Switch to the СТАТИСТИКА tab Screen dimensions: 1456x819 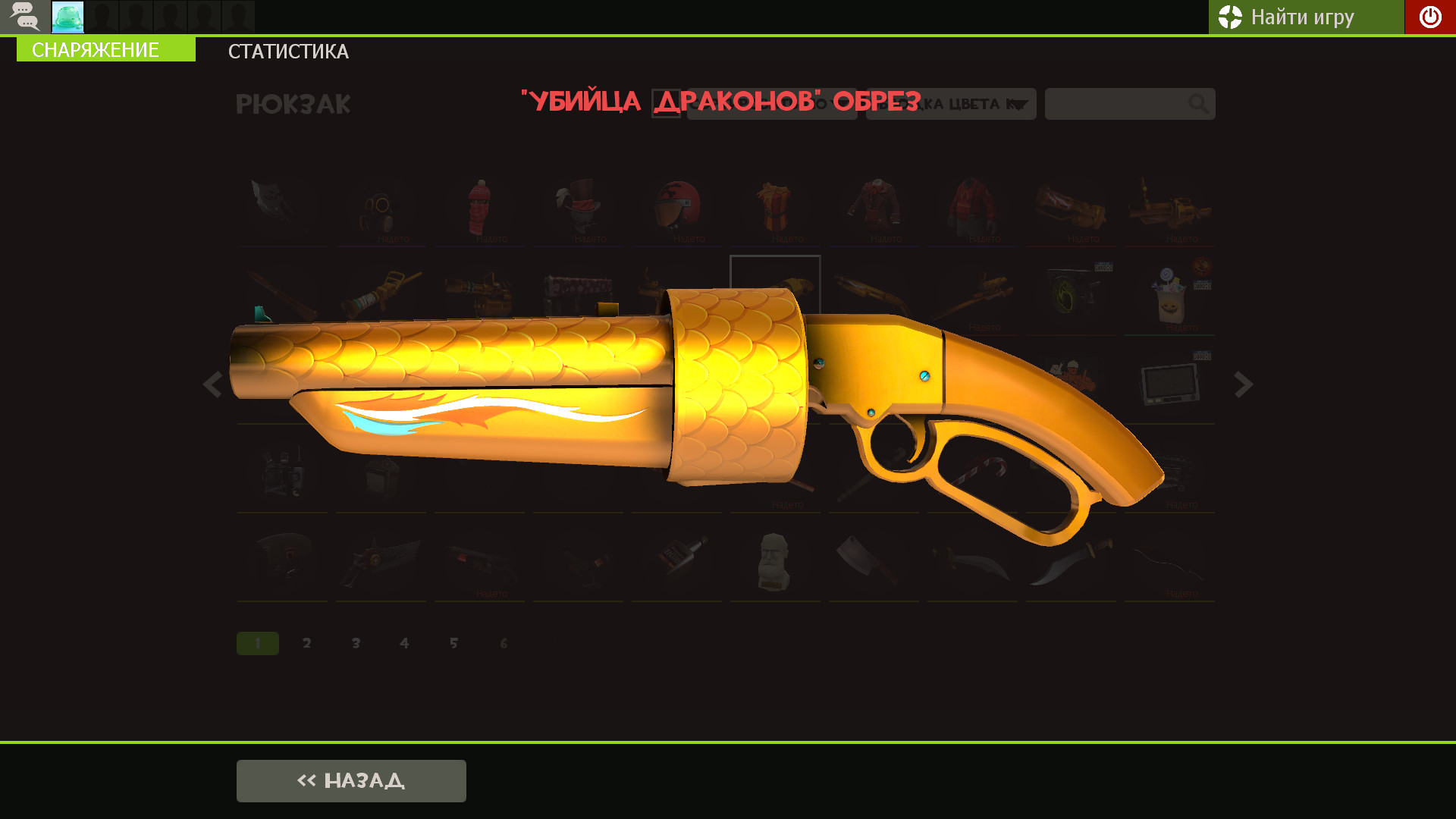288,52
